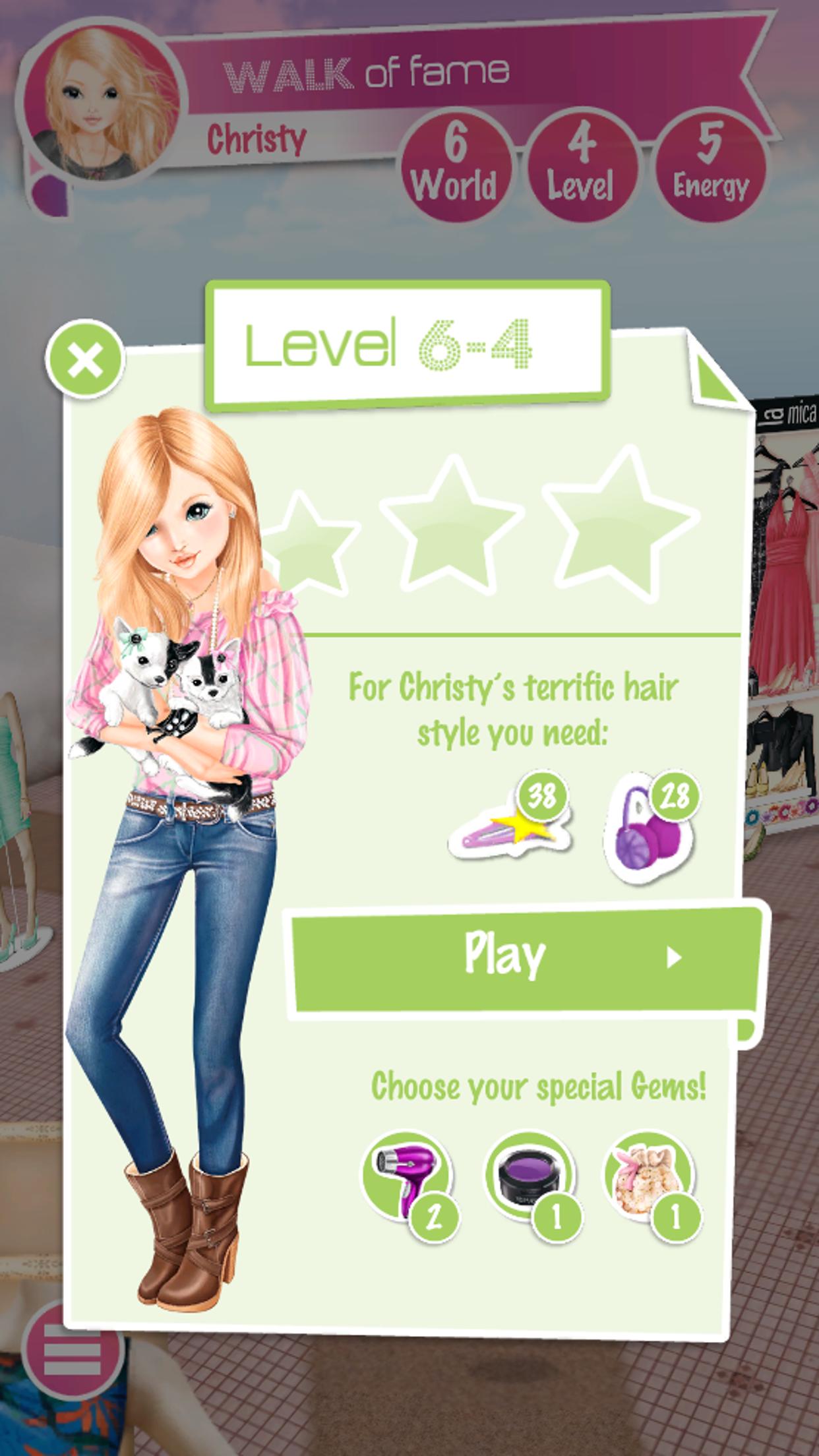Start the level with the Play button
Image resolution: width=819 pixels, height=1456 pixels.
click(524, 956)
